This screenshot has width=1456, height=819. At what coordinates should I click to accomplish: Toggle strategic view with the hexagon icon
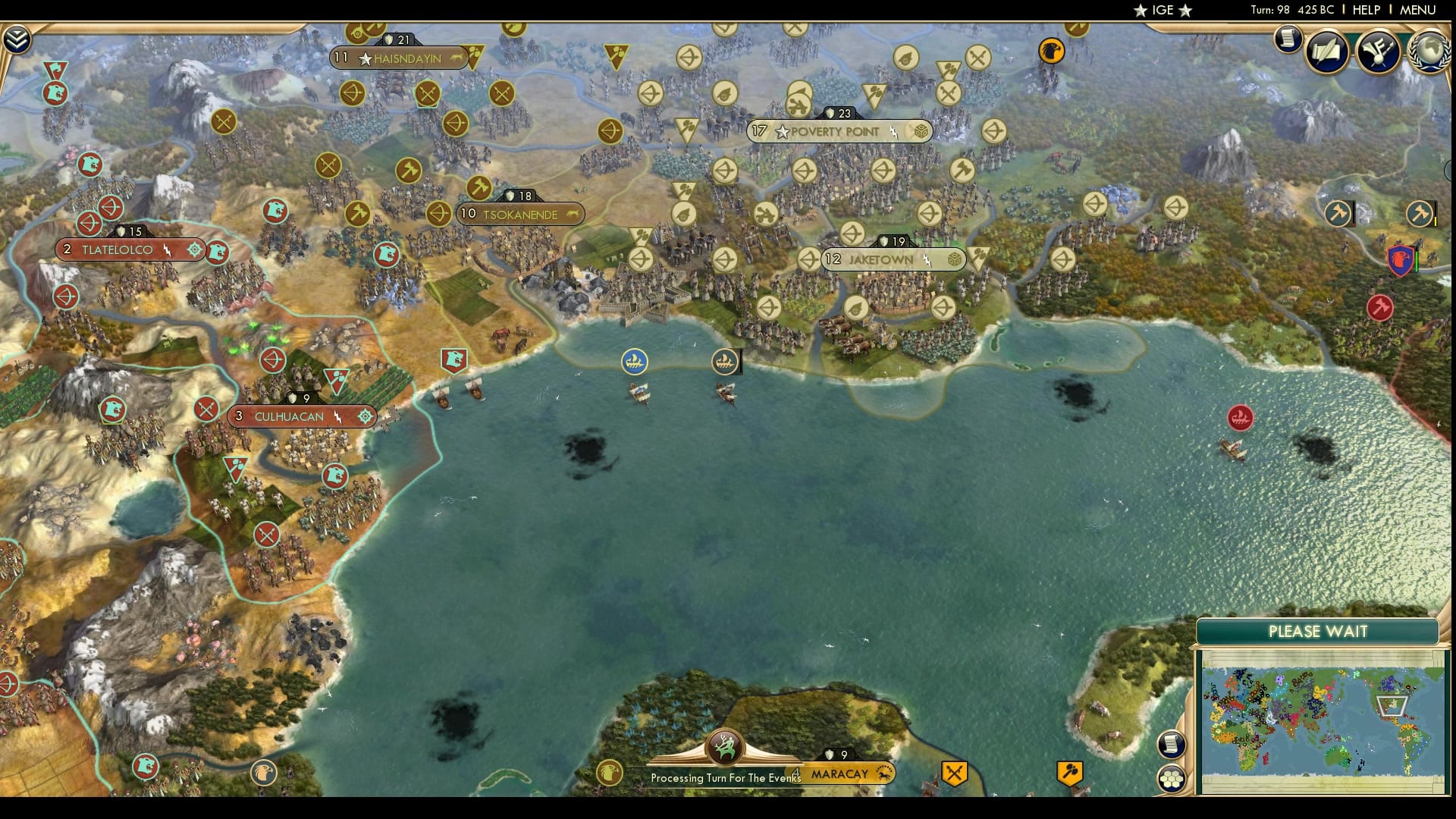1173,779
